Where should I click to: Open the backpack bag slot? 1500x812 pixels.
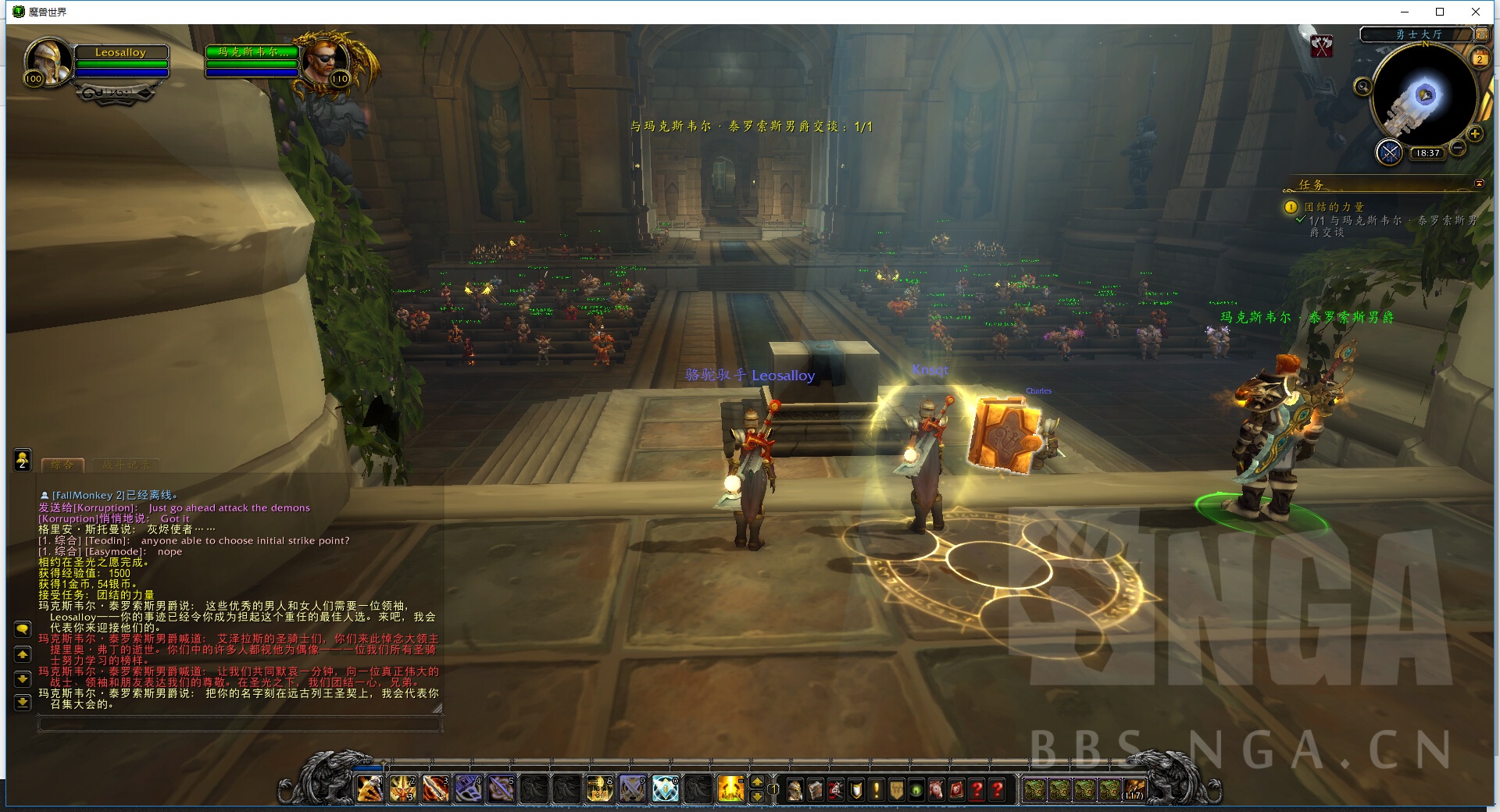click(x=1134, y=790)
